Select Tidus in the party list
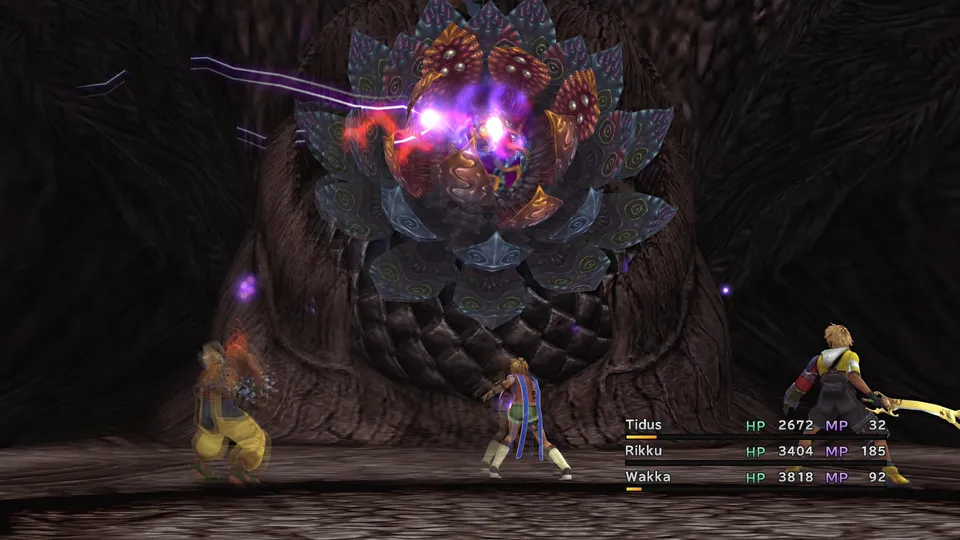960x540 pixels. pyautogui.click(x=644, y=425)
